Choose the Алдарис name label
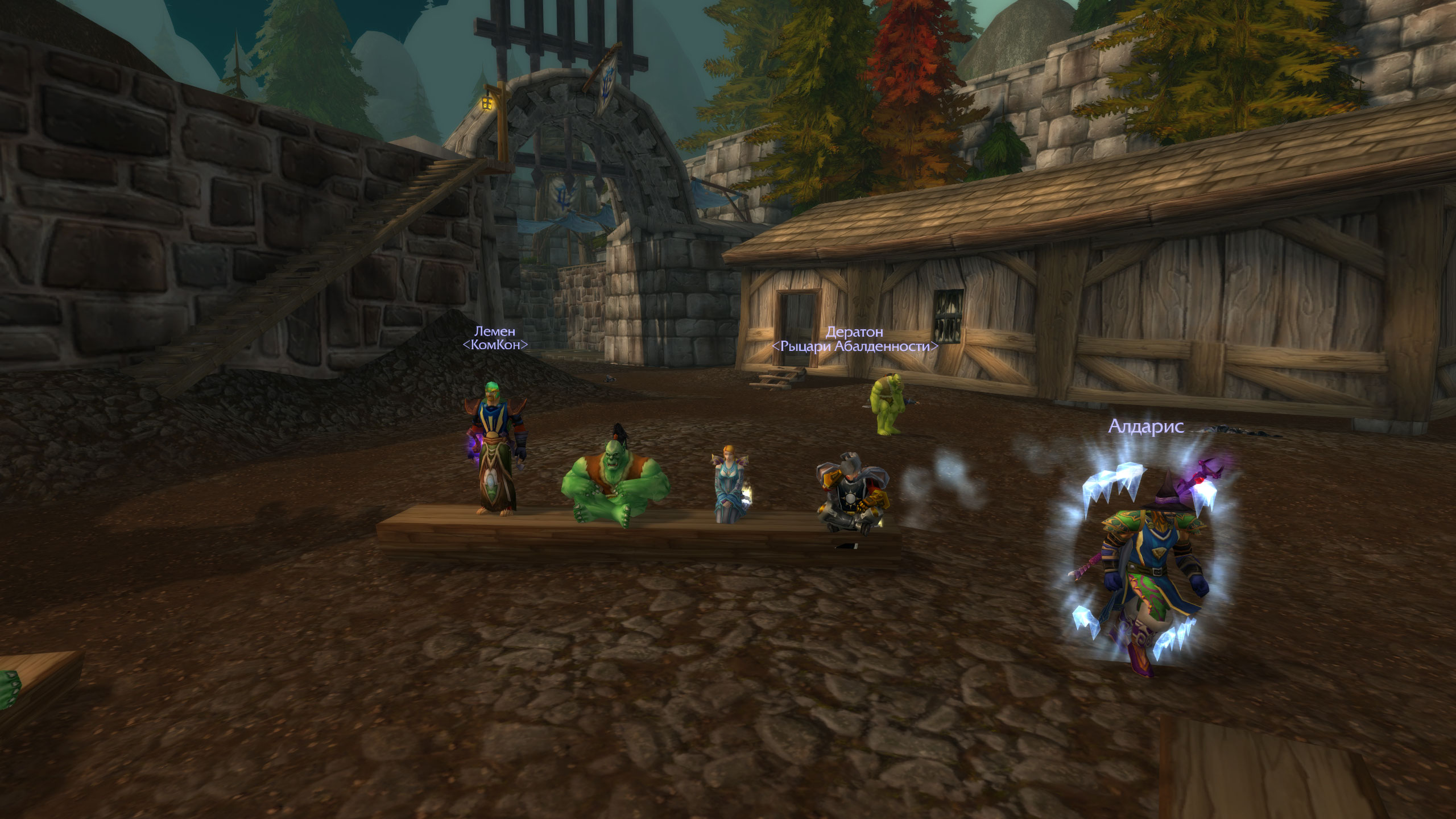Image resolution: width=1456 pixels, height=819 pixels. point(1146,427)
